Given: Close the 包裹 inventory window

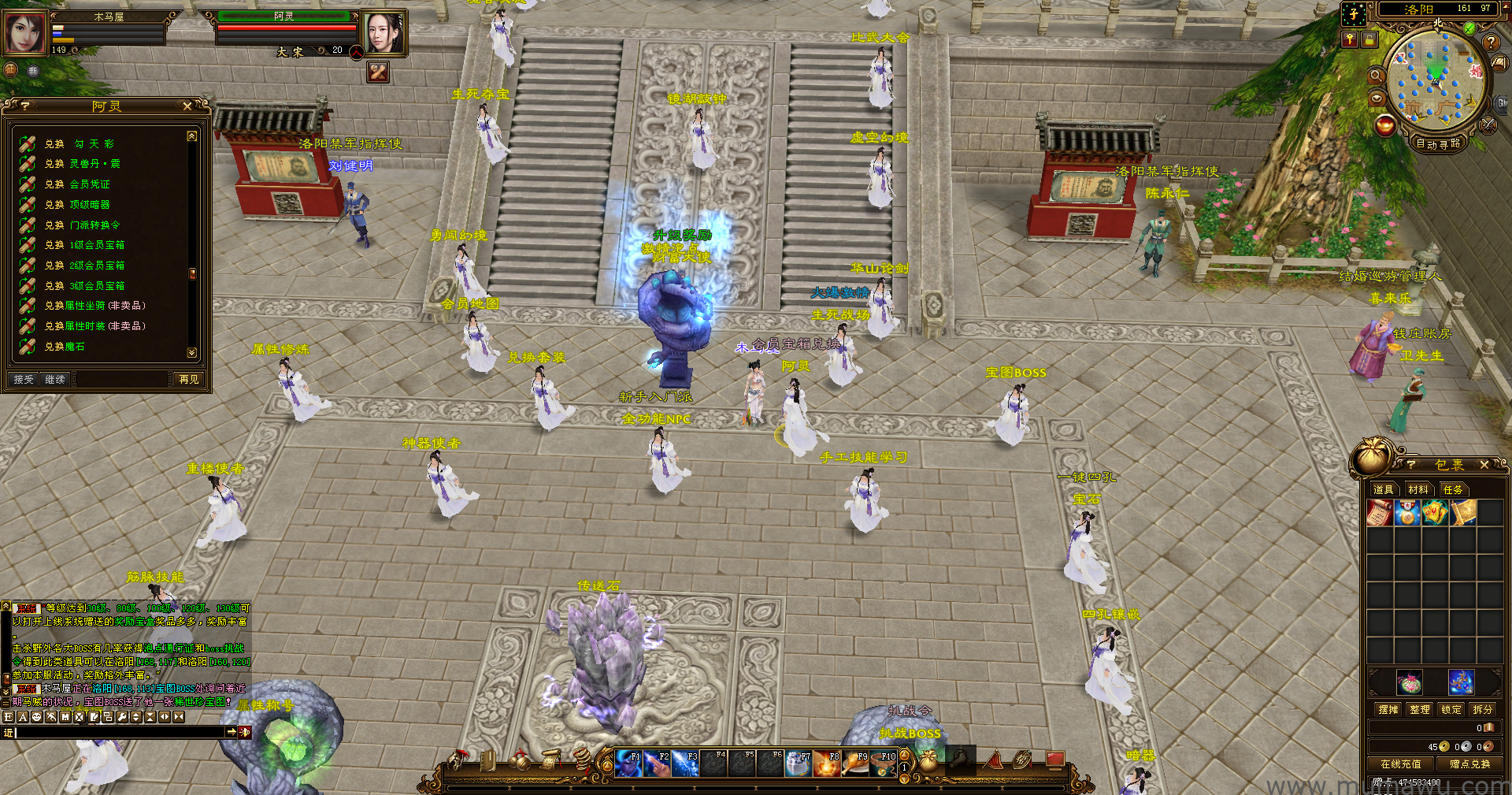Looking at the screenshot, I should coord(1484,465).
